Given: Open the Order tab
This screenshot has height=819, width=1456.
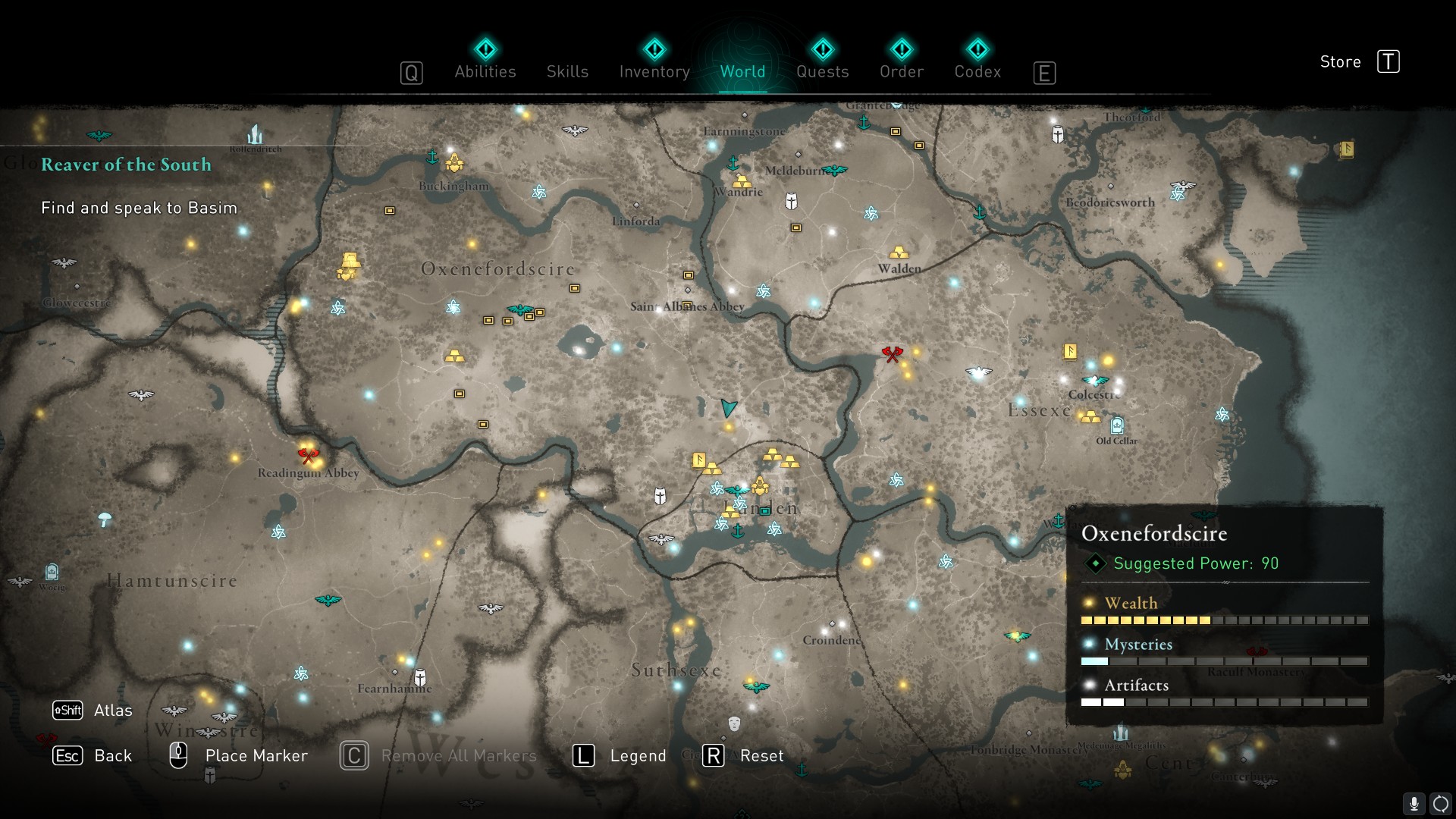Looking at the screenshot, I should tap(902, 71).
